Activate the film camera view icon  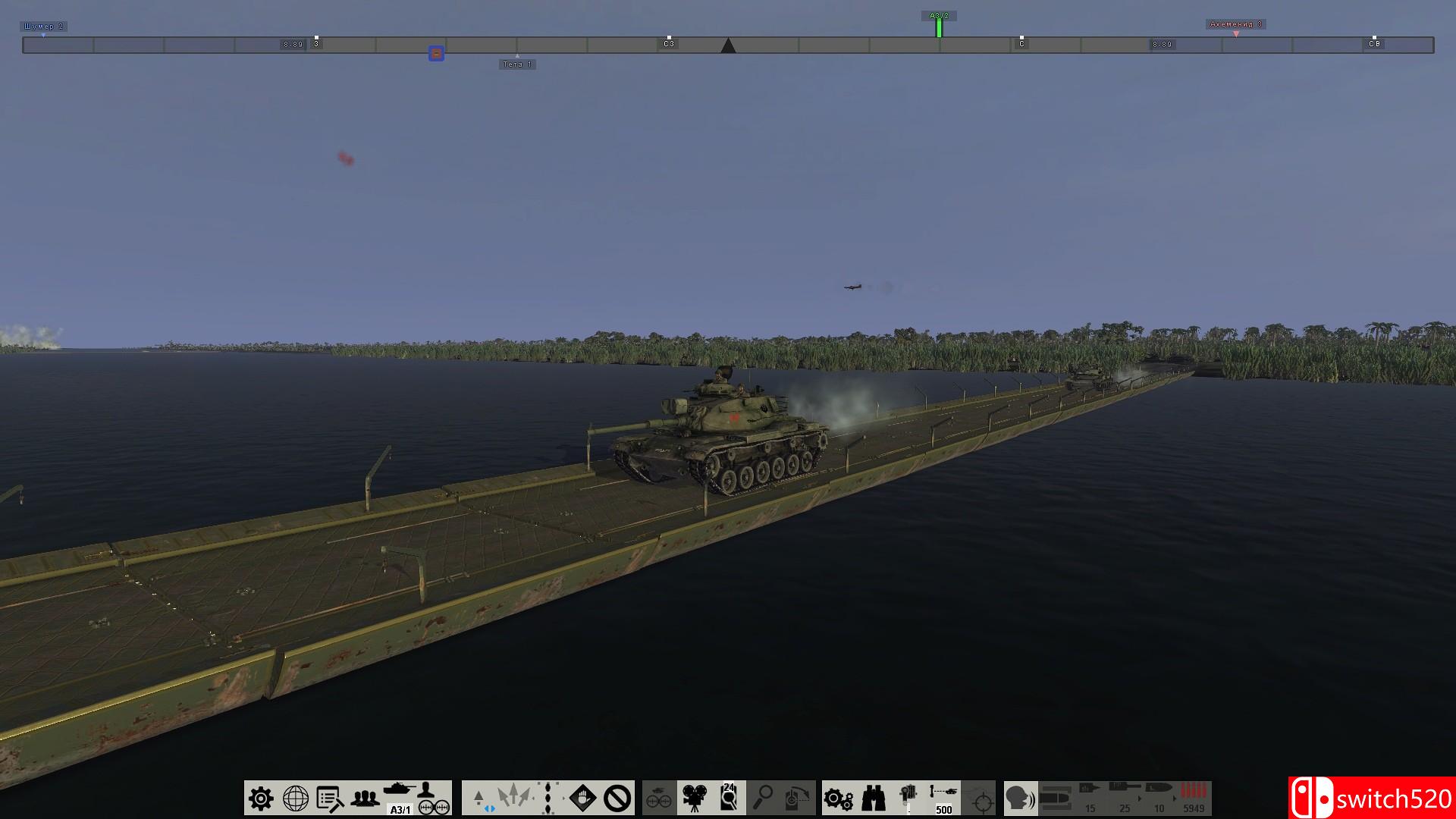[x=694, y=796]
